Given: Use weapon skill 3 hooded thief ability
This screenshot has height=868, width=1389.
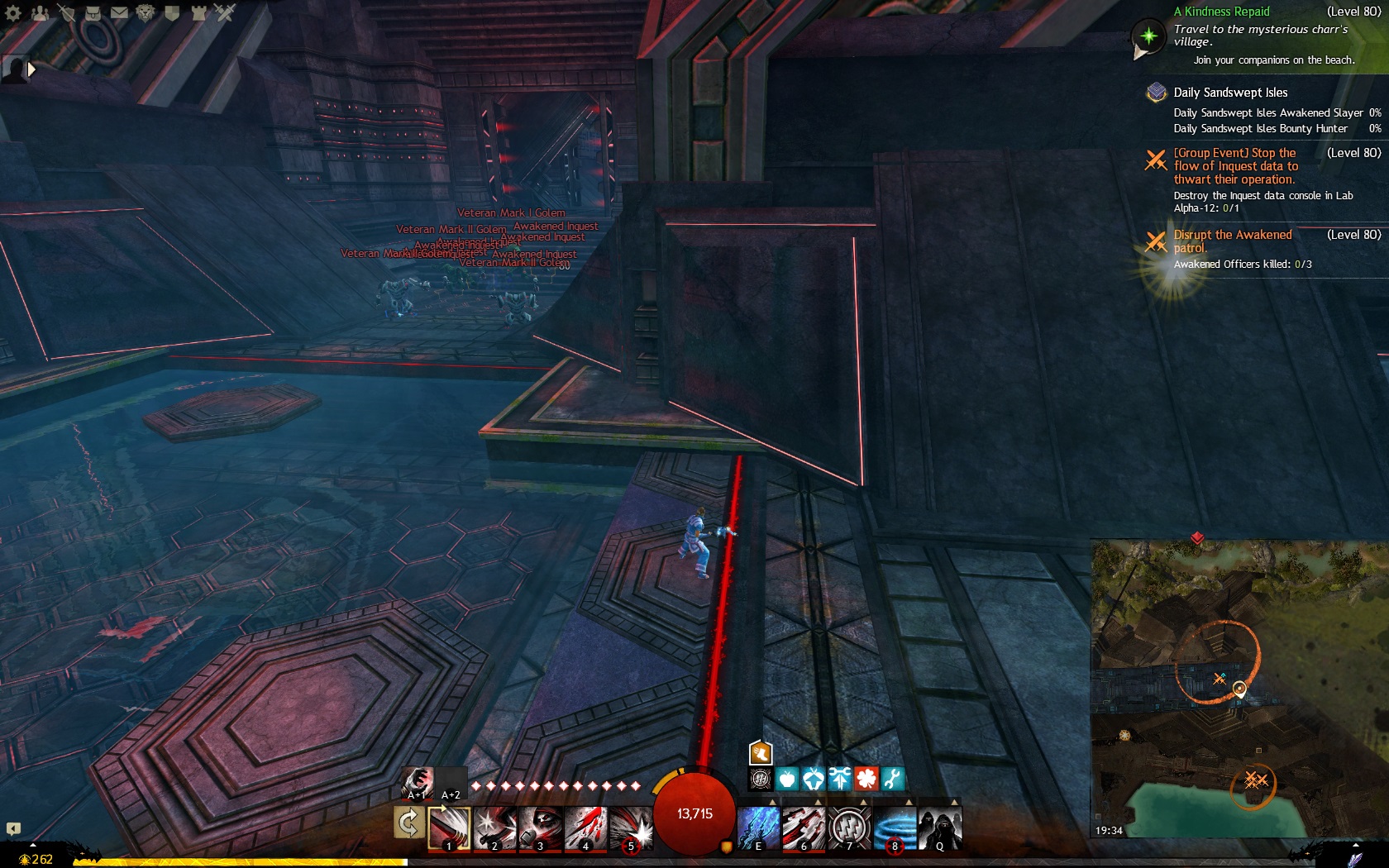Looking at the screenshot, I should point(540,827).
